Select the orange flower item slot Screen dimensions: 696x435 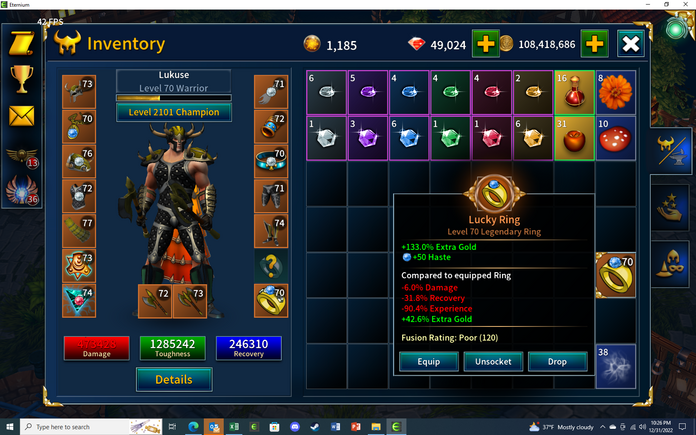pos(615,91)
